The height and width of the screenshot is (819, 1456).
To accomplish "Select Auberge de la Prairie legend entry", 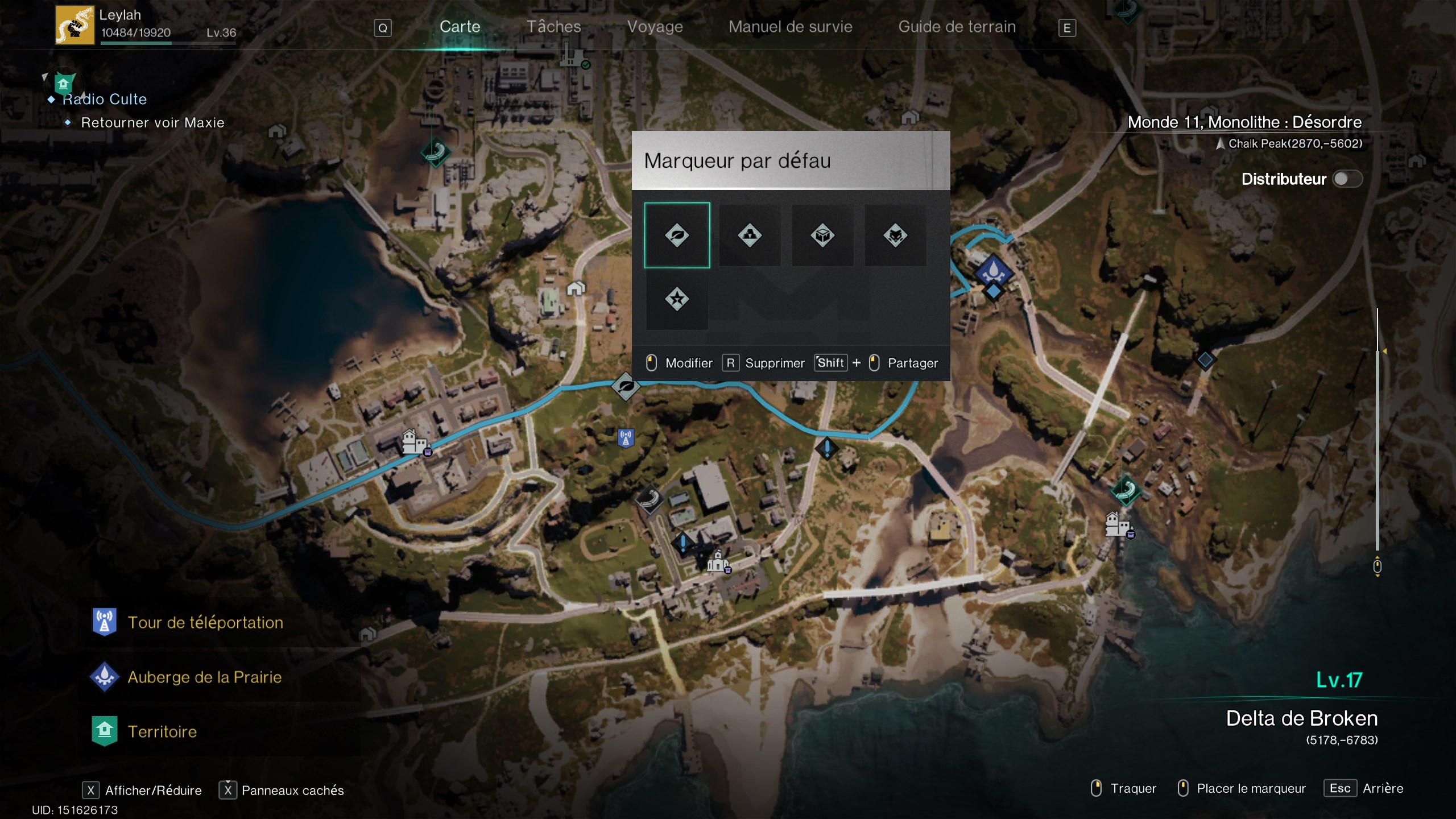I will click(204, 677).
